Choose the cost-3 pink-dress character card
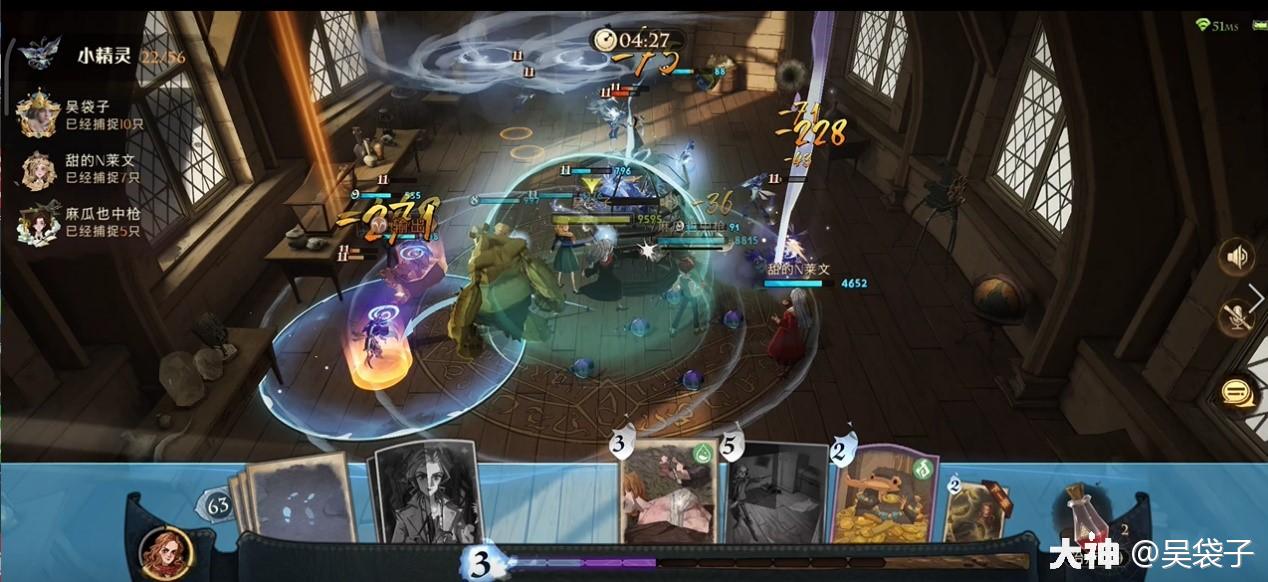Image resolution: width=1268 pixels, height=582 pixels. [668, 495]
